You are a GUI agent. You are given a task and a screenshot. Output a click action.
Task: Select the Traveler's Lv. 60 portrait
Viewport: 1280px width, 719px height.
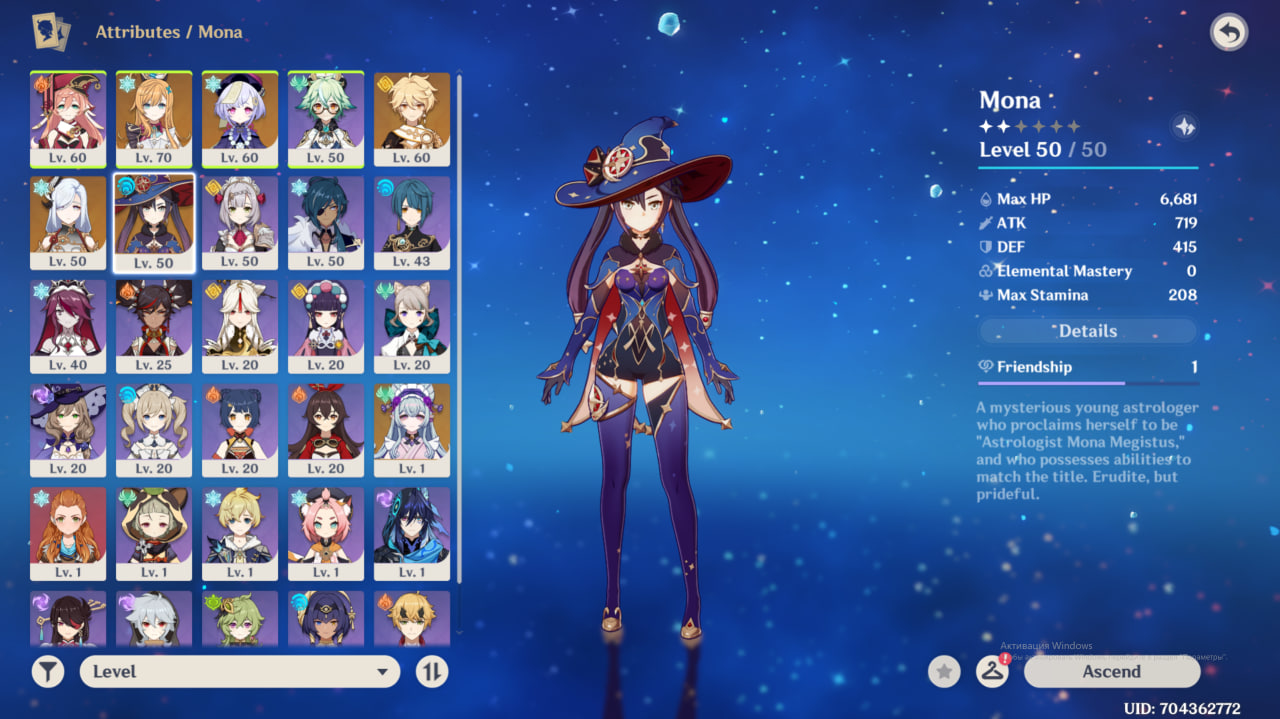(x=412, y=119)
